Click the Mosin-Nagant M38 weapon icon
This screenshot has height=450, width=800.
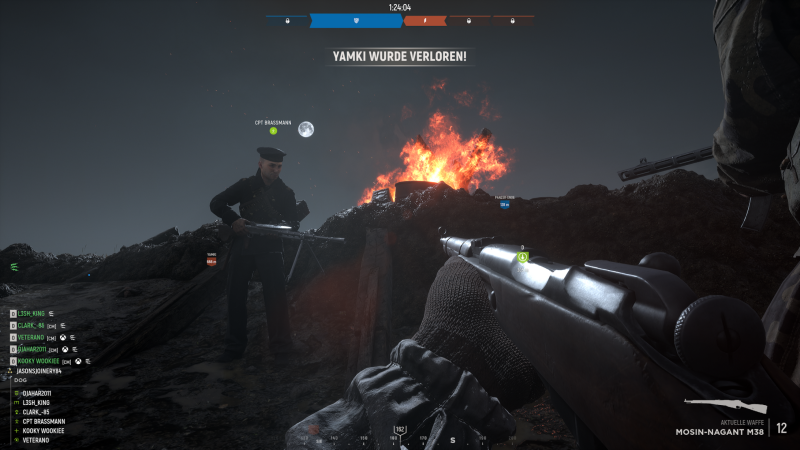(726, 406)
